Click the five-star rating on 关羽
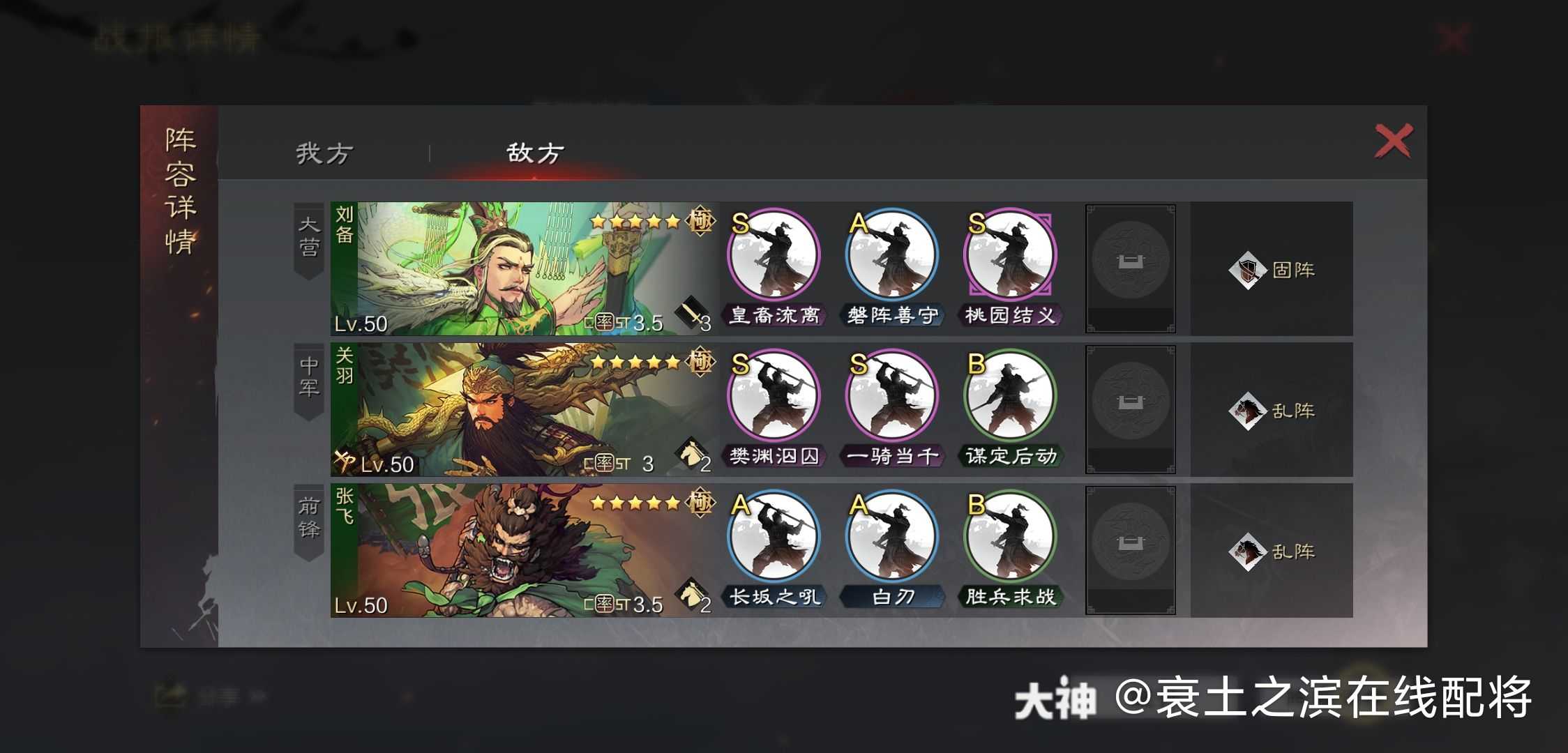 coord(636,363)
